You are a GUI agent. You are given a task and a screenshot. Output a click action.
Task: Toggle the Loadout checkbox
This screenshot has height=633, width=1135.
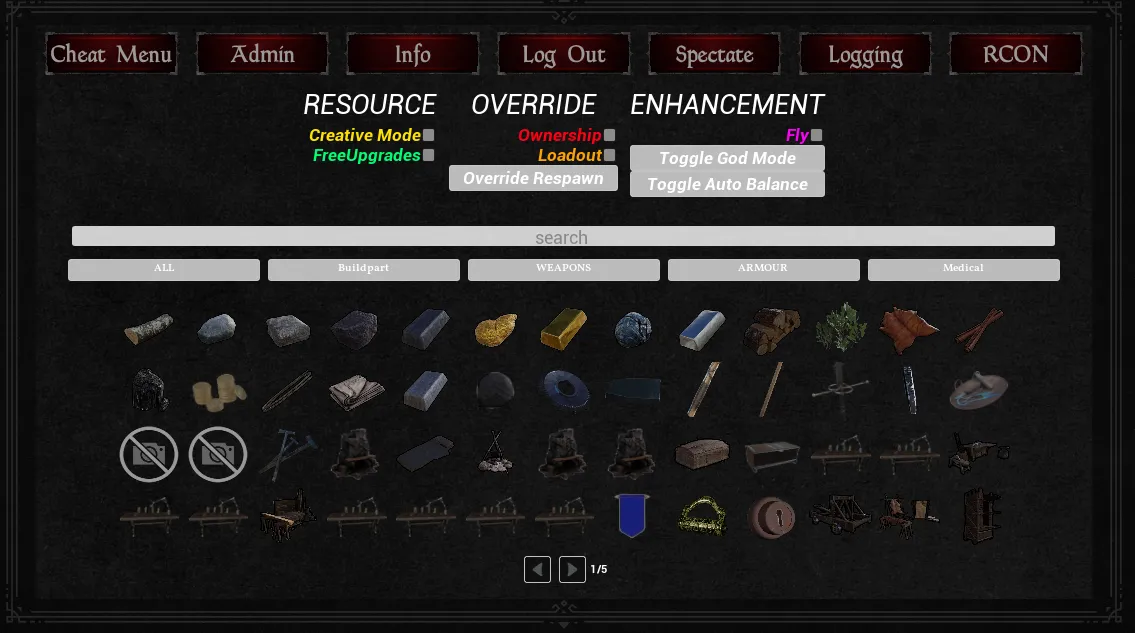610,155
